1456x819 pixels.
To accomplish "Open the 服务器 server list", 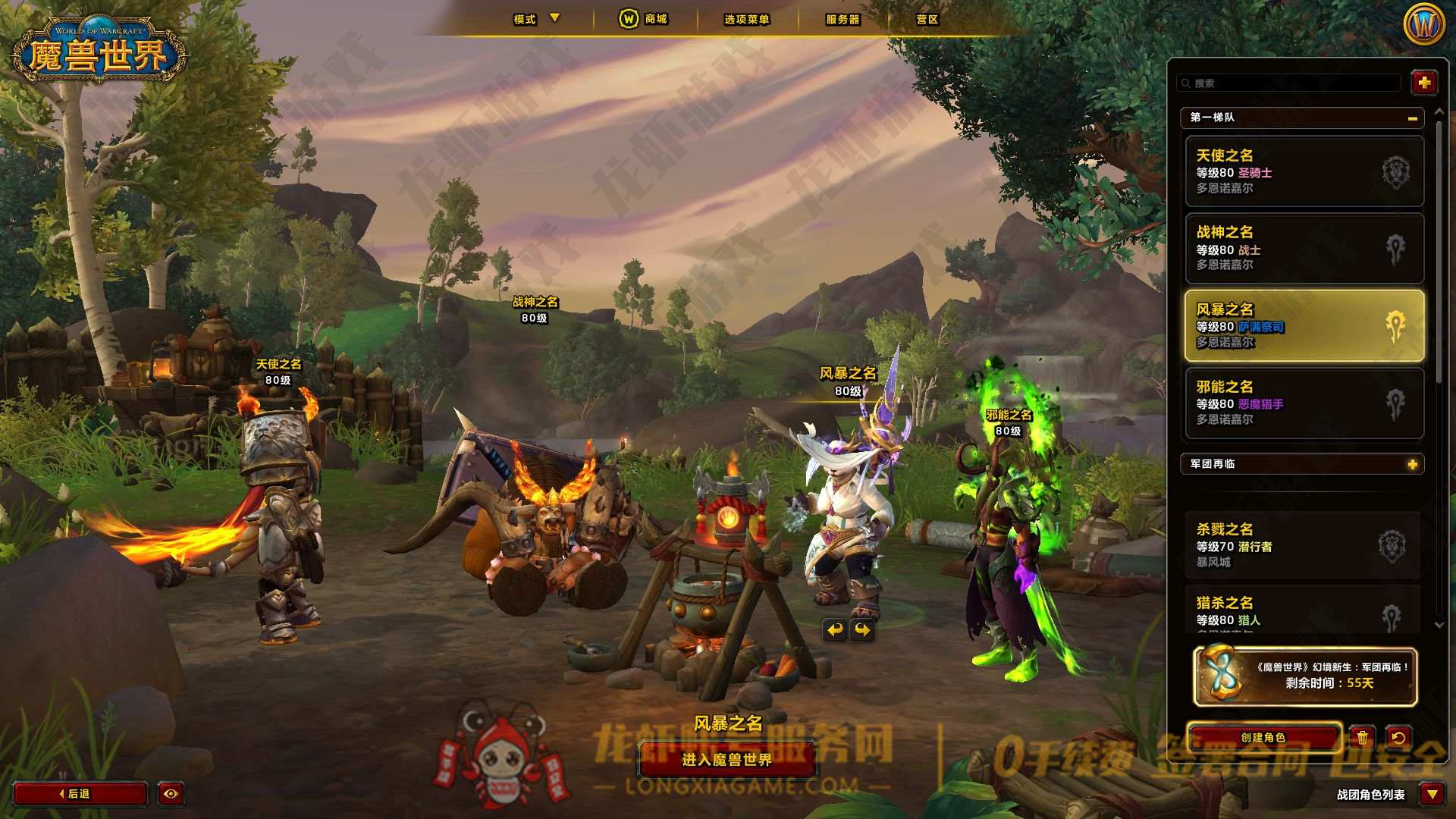I will pyautogui.click(x=843, y=19).
